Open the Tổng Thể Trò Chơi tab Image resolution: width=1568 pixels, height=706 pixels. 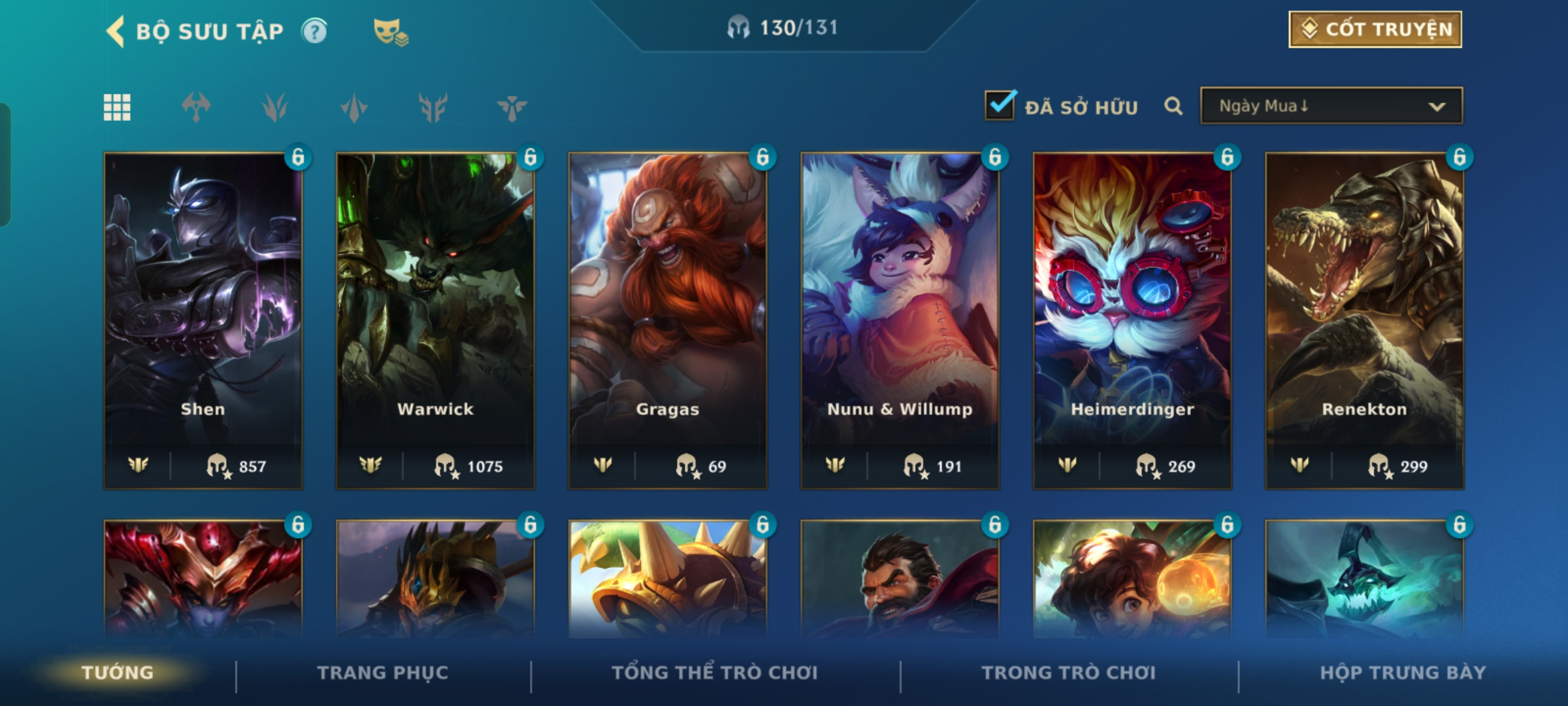pyautogui.click(x=715, y=673)
